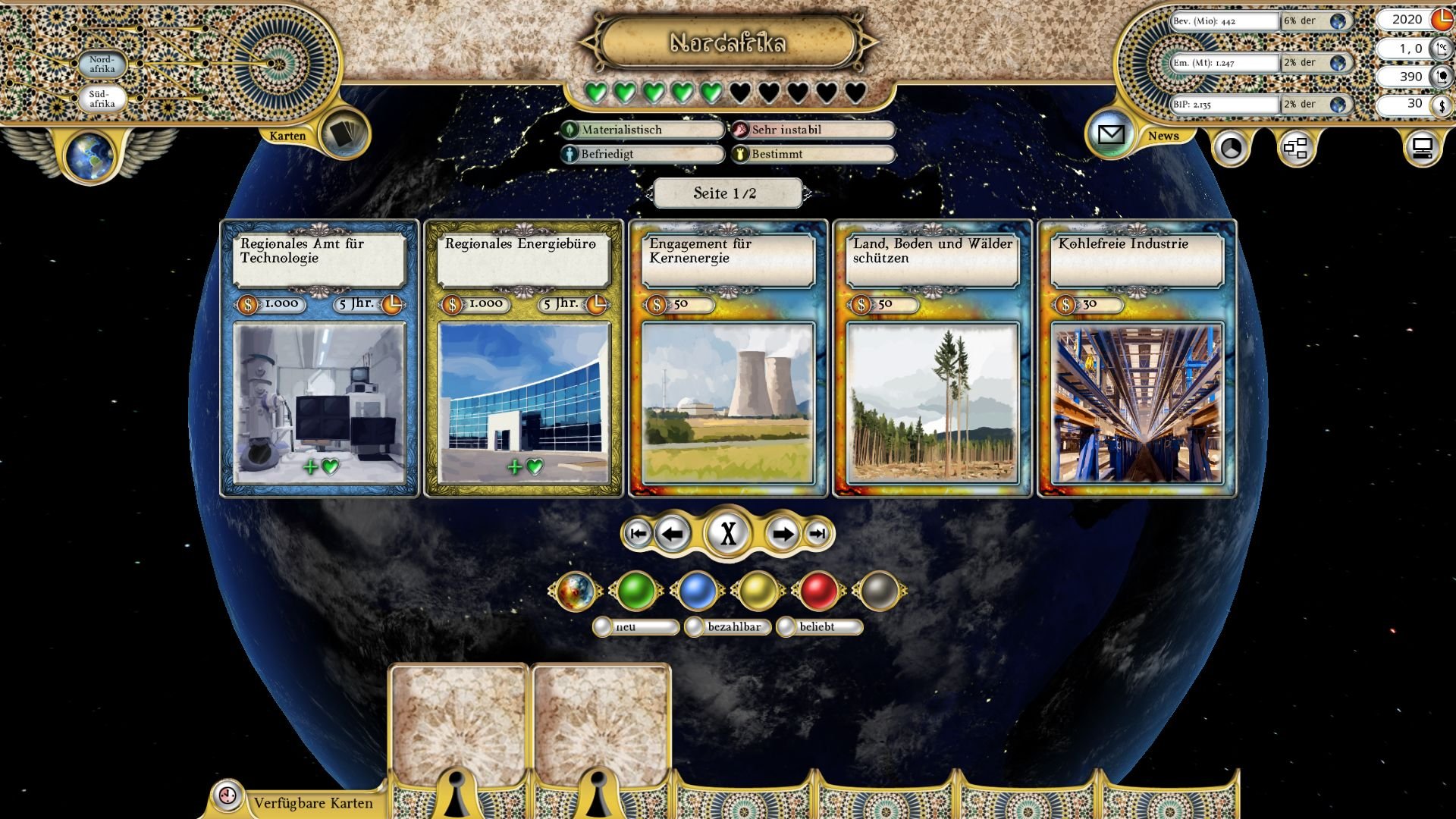Screen dimensions: 1456x819
Task: Switch to the Südafrika region
Action: click(102, 99)
